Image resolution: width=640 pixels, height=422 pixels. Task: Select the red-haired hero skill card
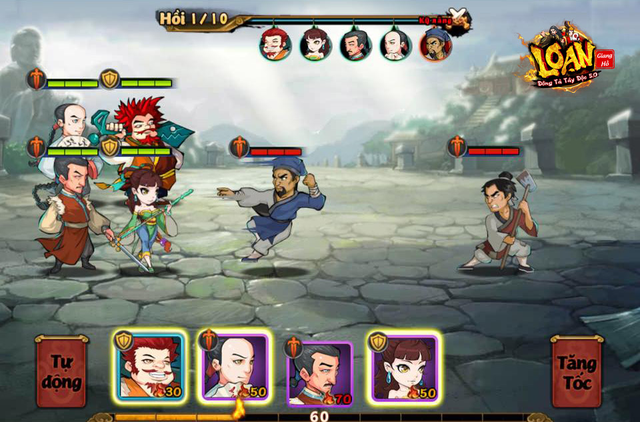point(147,366)
